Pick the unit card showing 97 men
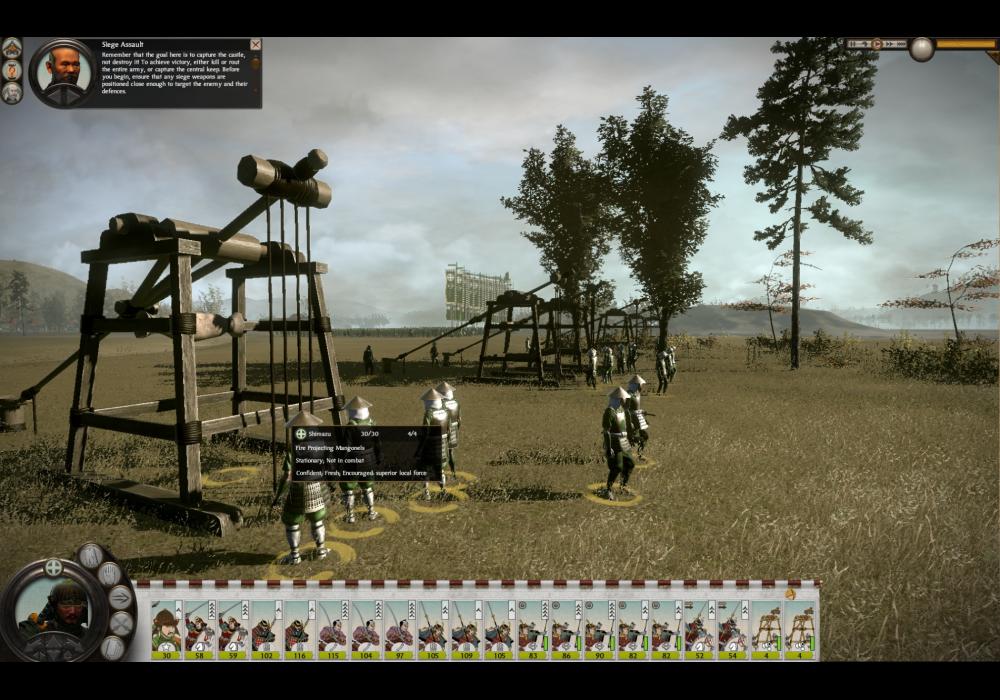Screen dimensions: 1000x700 click(398, 629)
